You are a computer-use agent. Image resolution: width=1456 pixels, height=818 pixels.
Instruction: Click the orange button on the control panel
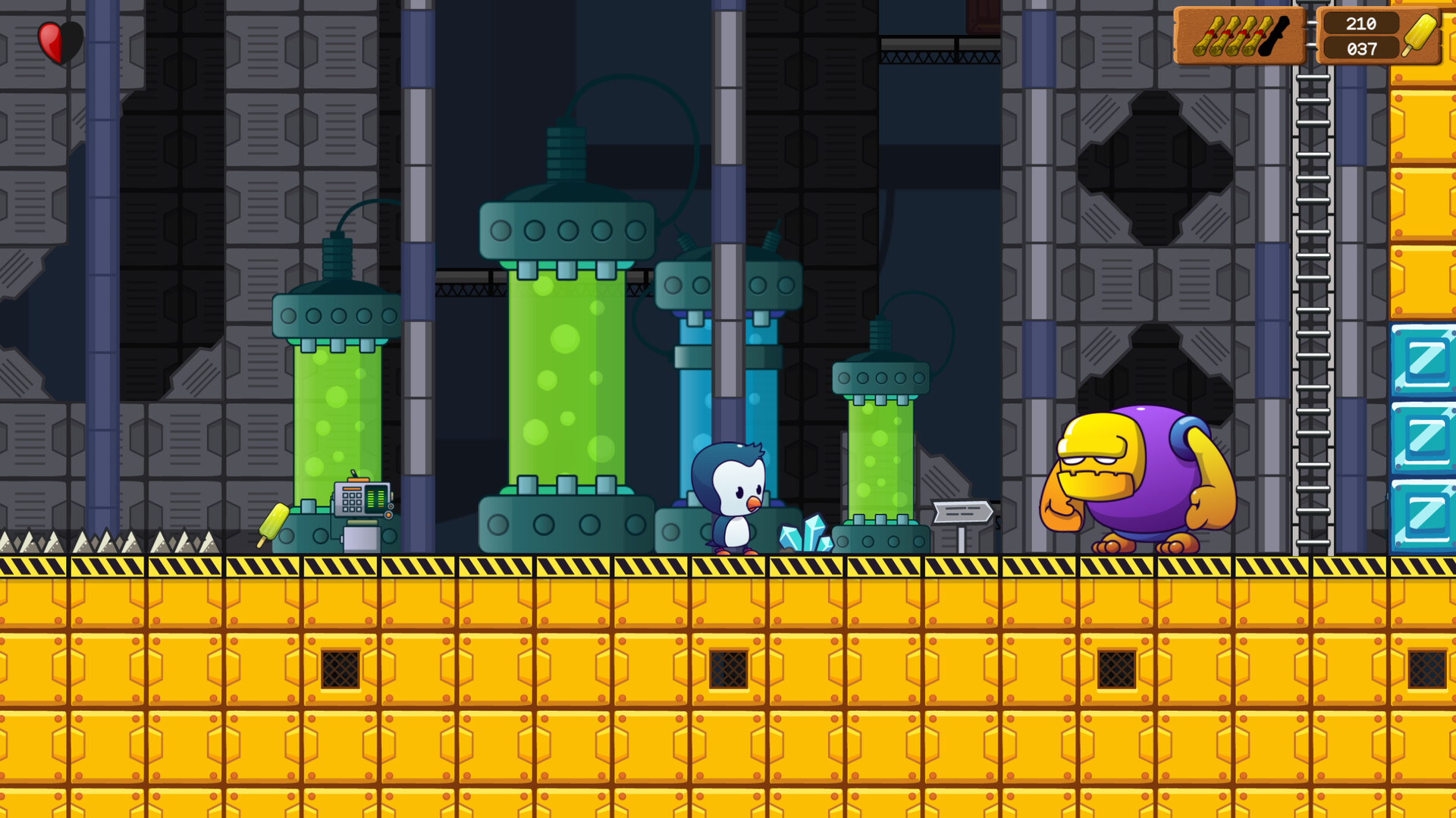pyautogui.click(x=388, y=515)
